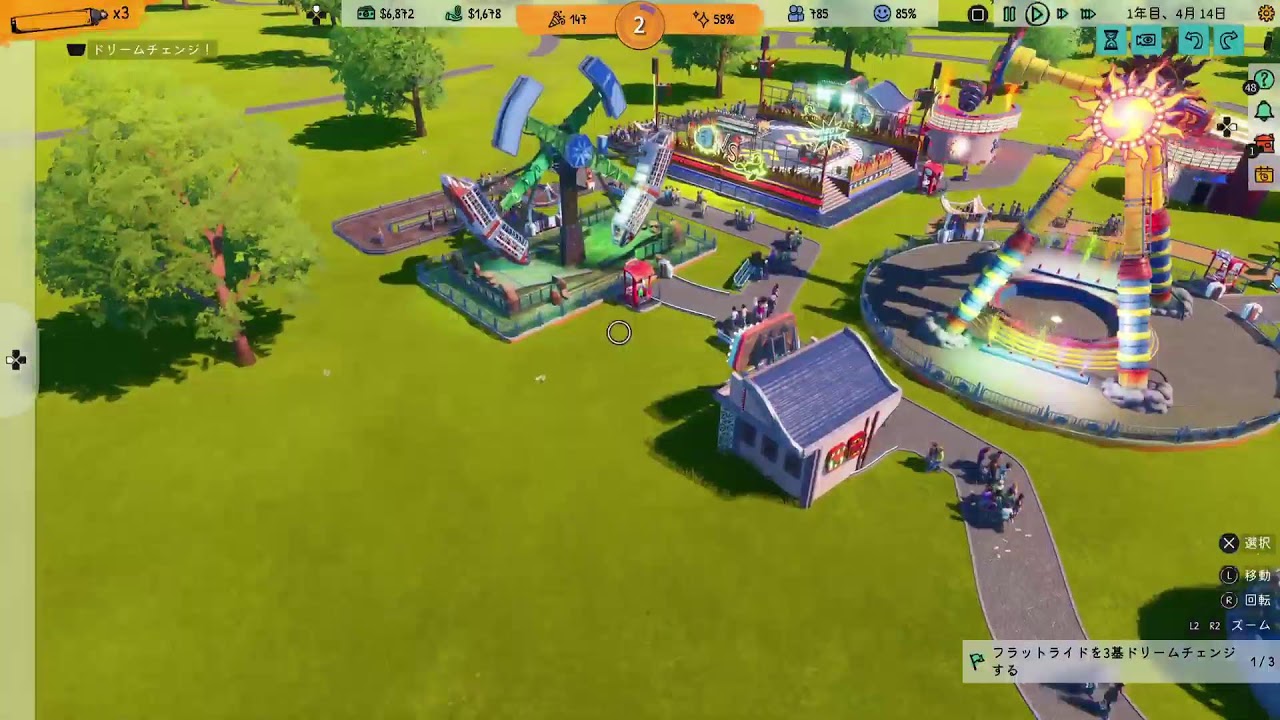Open the visitor count people icon
1280x720 pixels.
(x=808, y=14)
